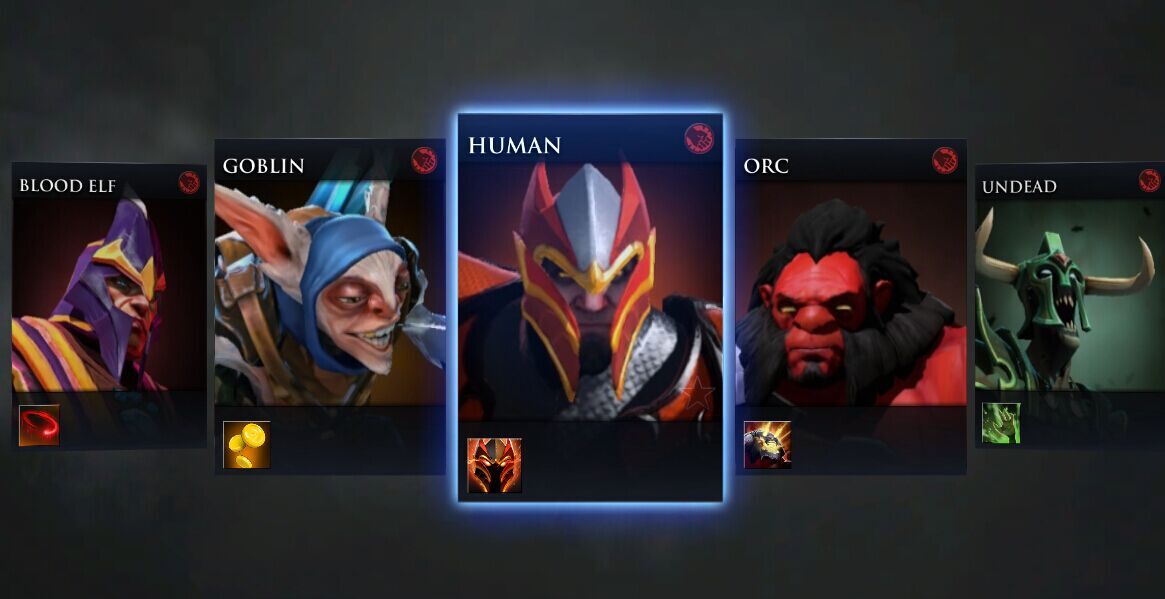Click the red ring ability icon
The height and width of the screenshot is (599, 1165).
pos(39,425)
